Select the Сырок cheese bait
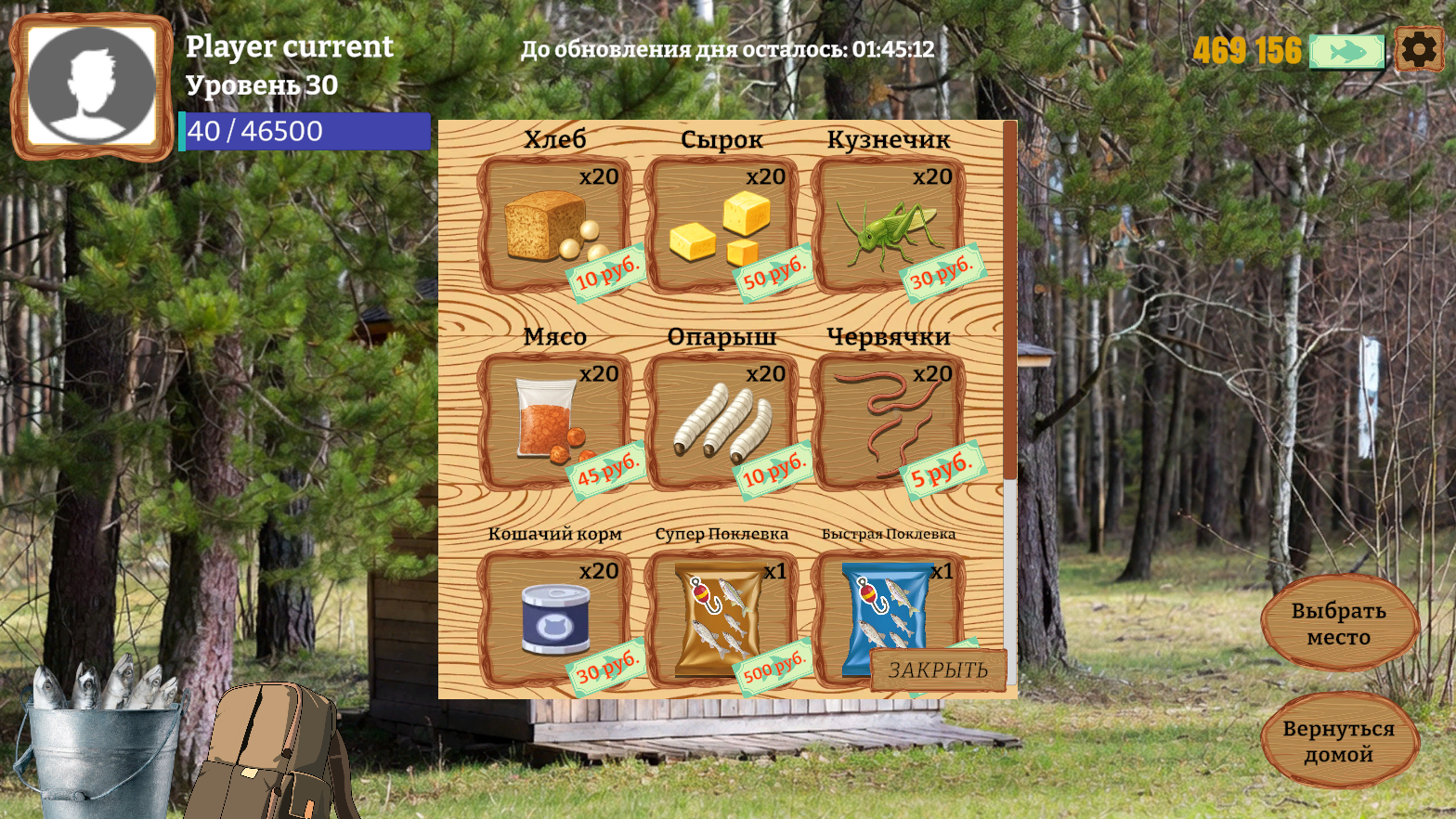The width and height of the screenshot is (1456, 819). 721,223
